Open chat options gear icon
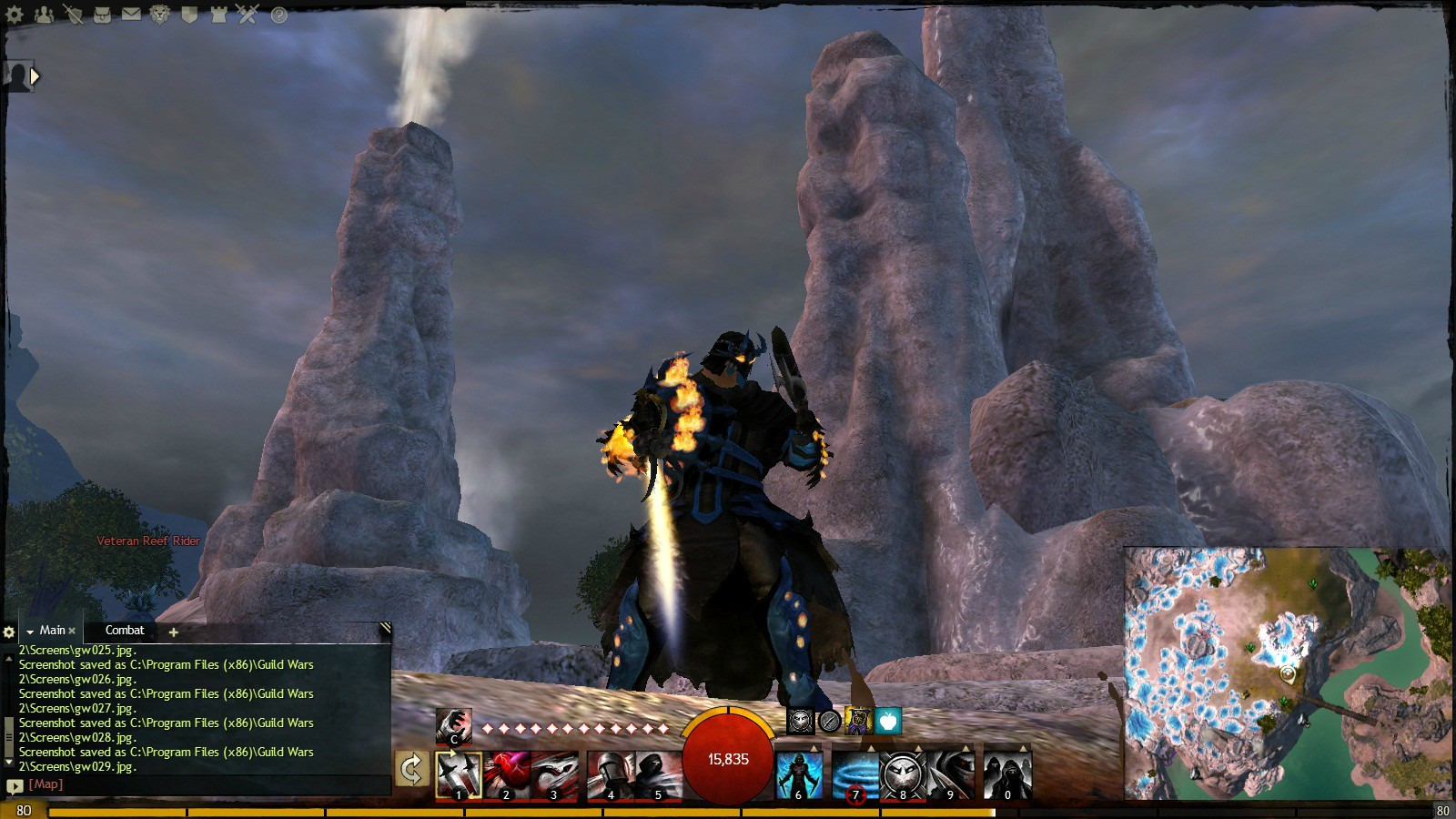 [x=9, y=632]
